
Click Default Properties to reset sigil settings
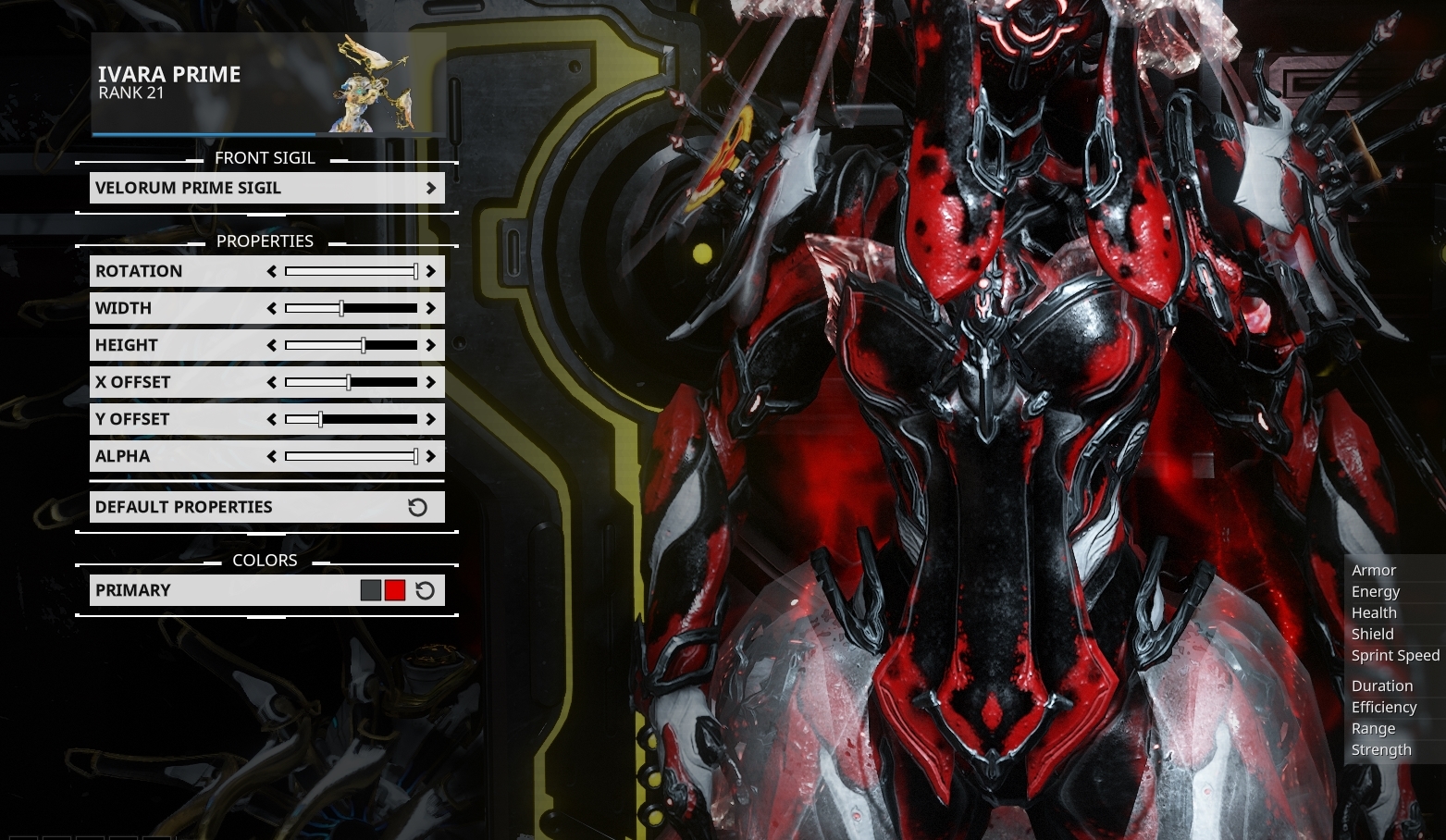click(231, 506)
